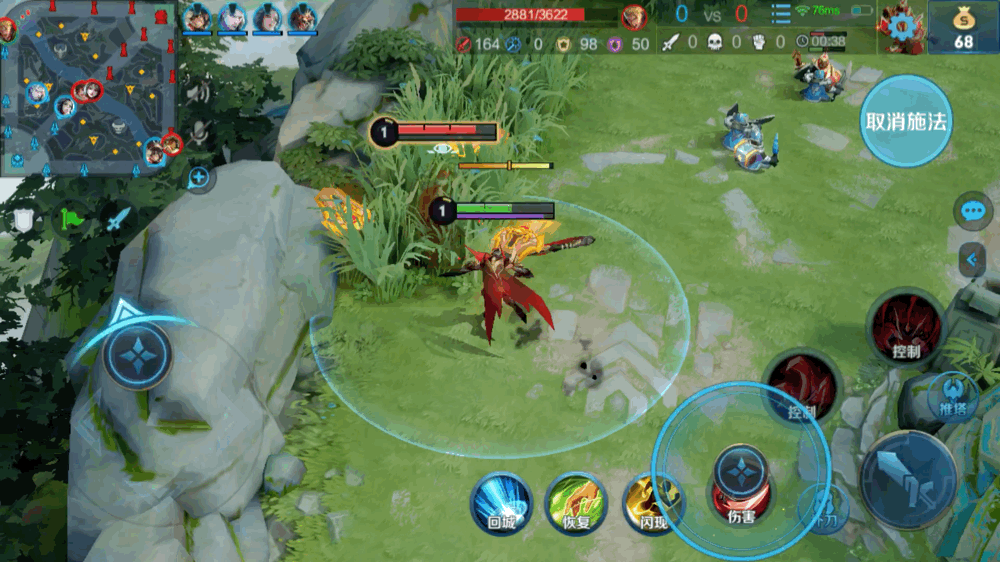Send the blue sword attack signal
The height and width of the screenshot is (562, 1000).
[x=119, y=218]
